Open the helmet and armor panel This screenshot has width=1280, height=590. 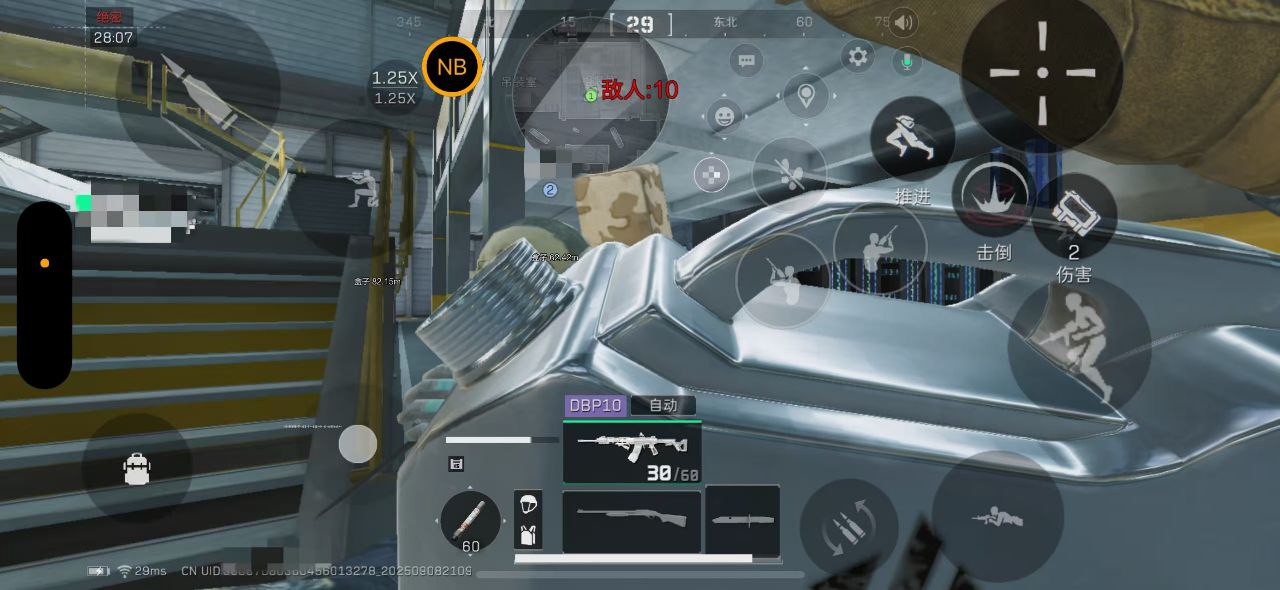tap(528, 519)
